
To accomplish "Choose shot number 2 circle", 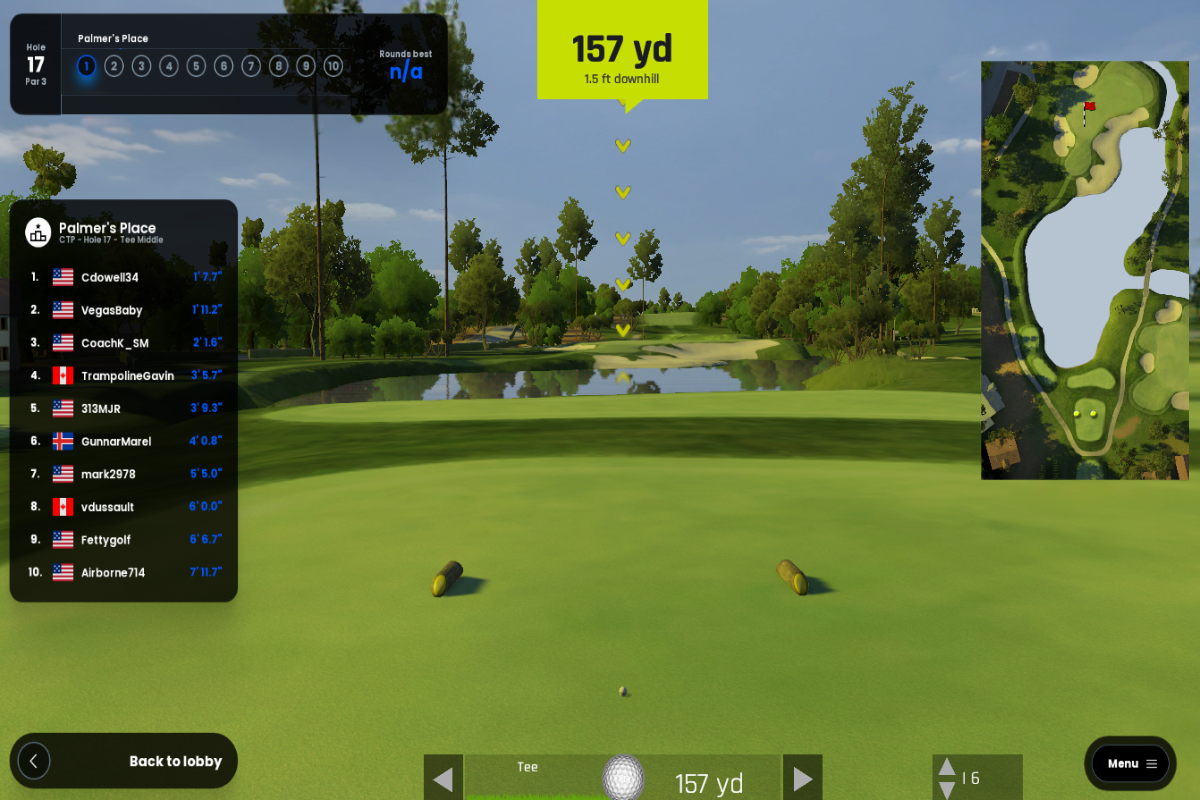I will click(x=114, y=67).
